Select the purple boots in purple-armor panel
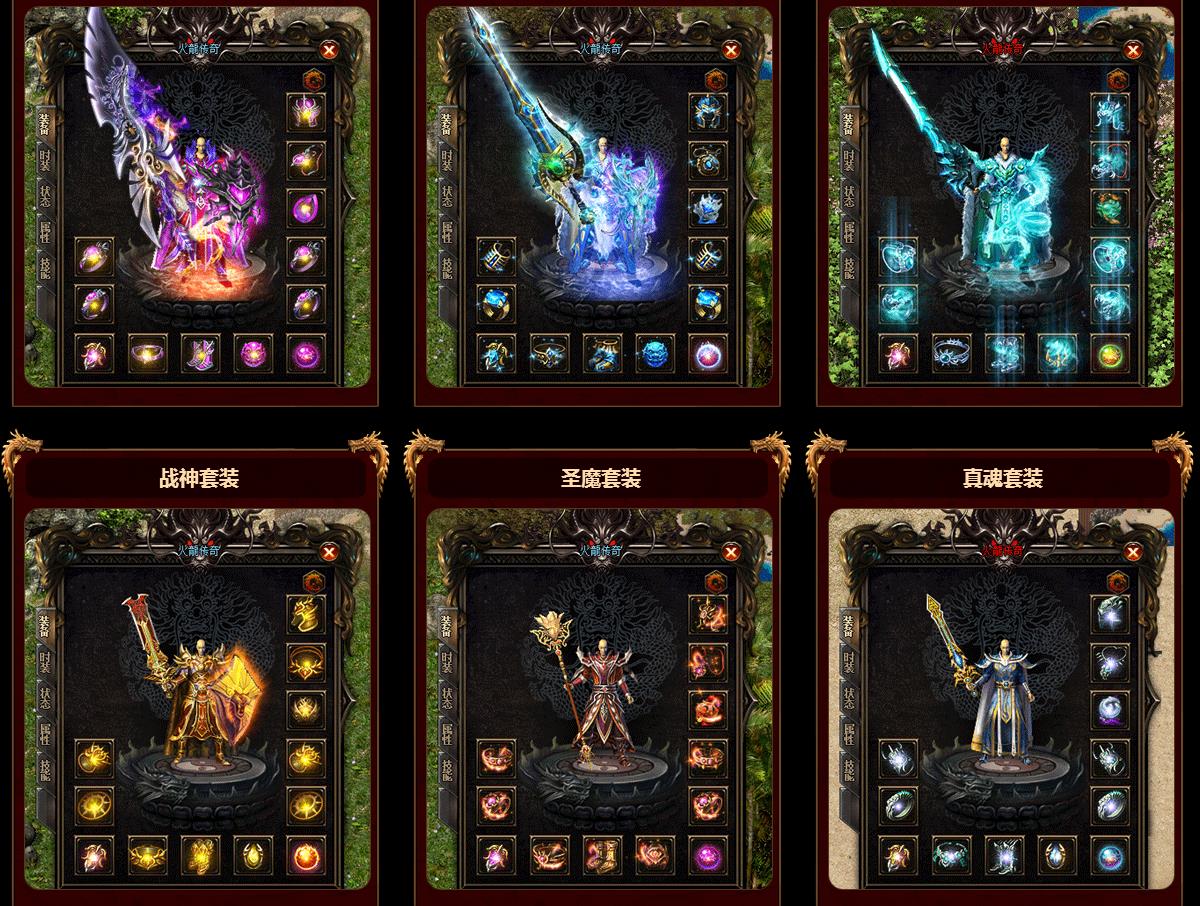The width and height of the screenshot is (1200, 906). click(x=200, y=352)
